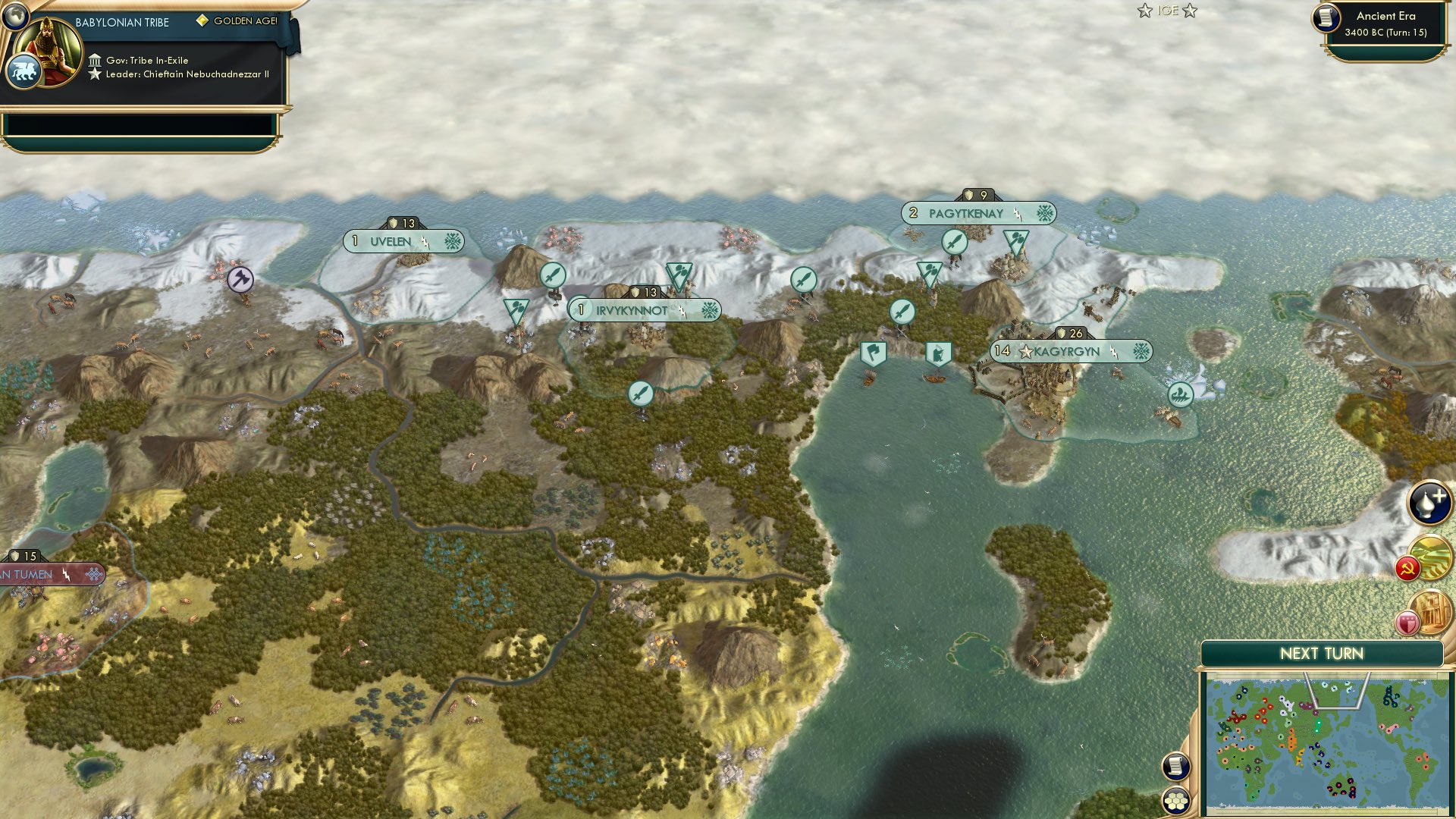Click the pink heart-shield notification icon
This screenshot has height=819, width=1456.
click(1407, 622)
